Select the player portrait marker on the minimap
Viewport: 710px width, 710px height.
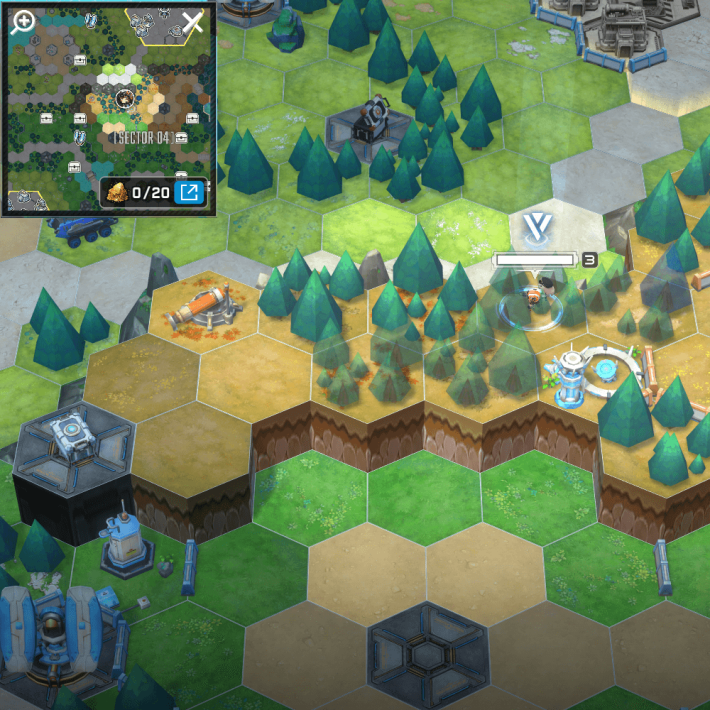coord(125,98)
